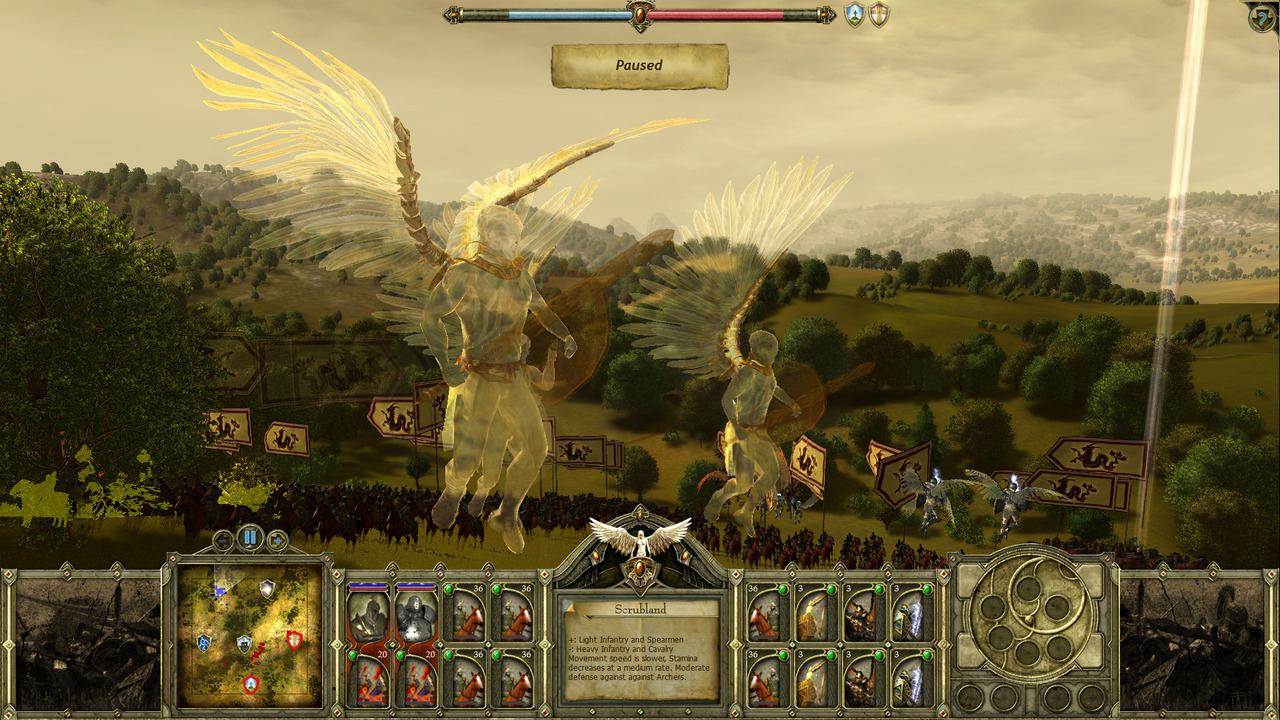Click the blue shield icon beside the top bar
1280x720 pixels.
point(855,15)
